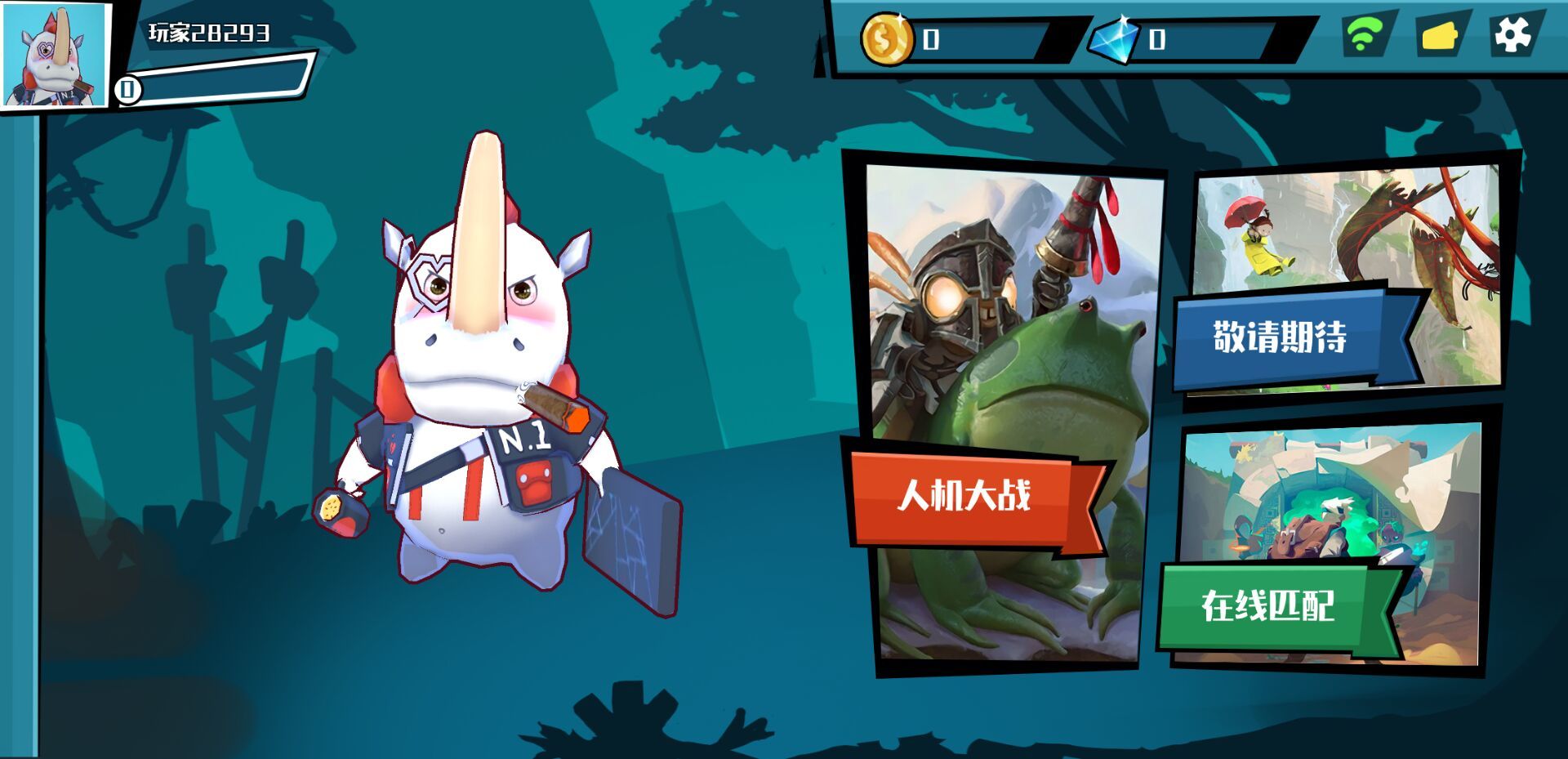Tap the gold coin currency icon
The height and width of the screenshot is (759, 1568).
[888, 36]
